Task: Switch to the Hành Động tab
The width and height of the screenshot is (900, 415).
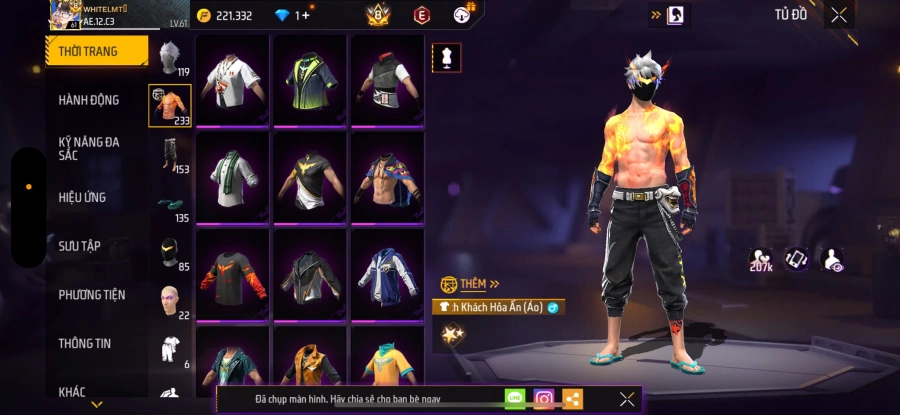Action: (x=89, y=100)
